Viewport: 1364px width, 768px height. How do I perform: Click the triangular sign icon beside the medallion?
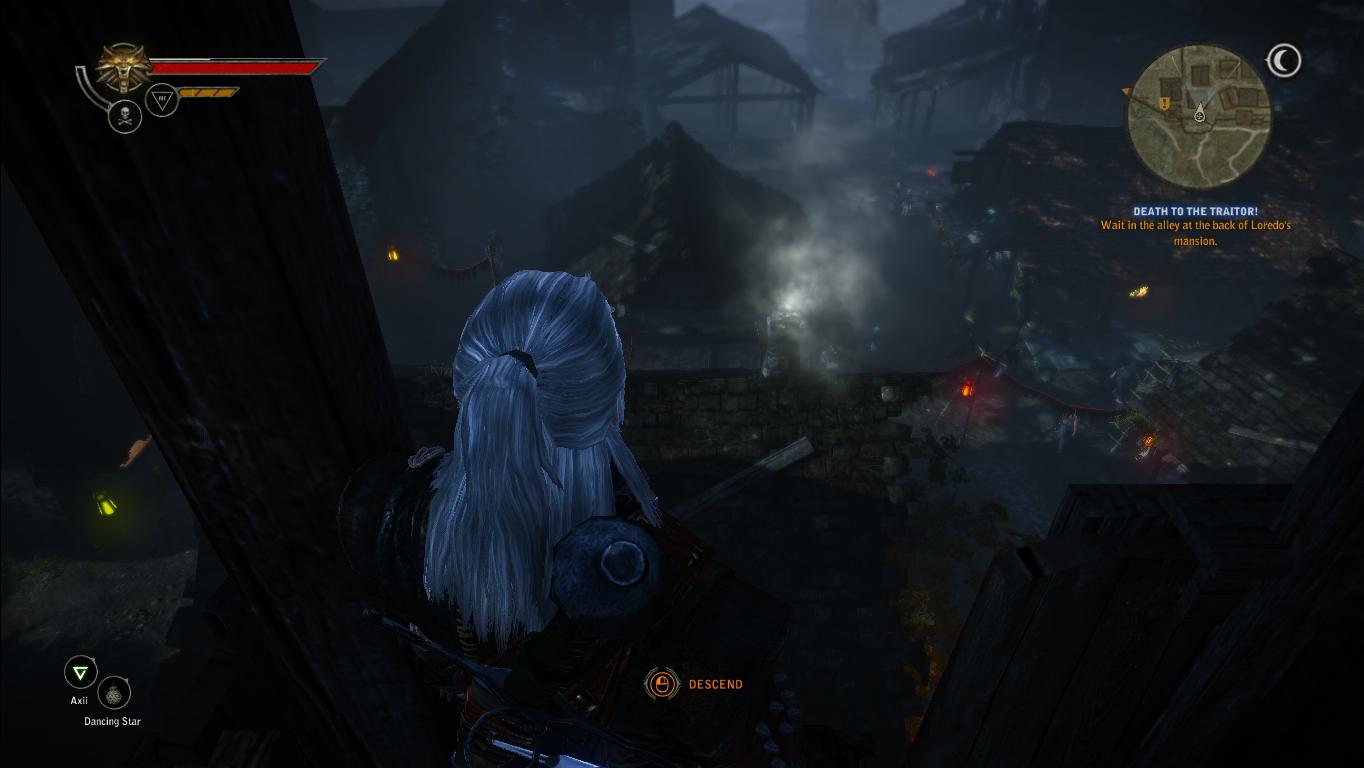coord(162,99)
